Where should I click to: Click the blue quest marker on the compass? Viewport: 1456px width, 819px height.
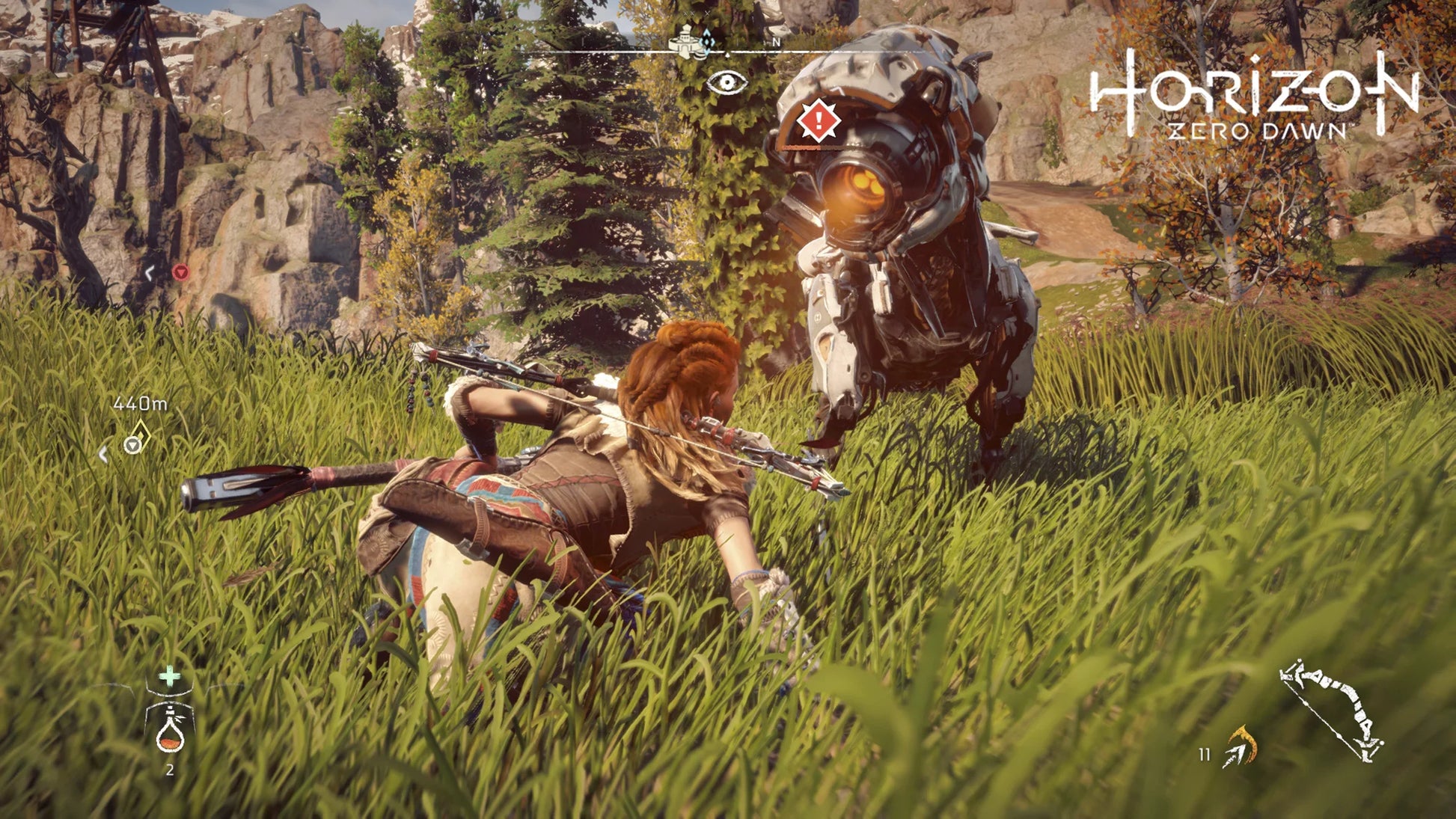click(706, 43)
